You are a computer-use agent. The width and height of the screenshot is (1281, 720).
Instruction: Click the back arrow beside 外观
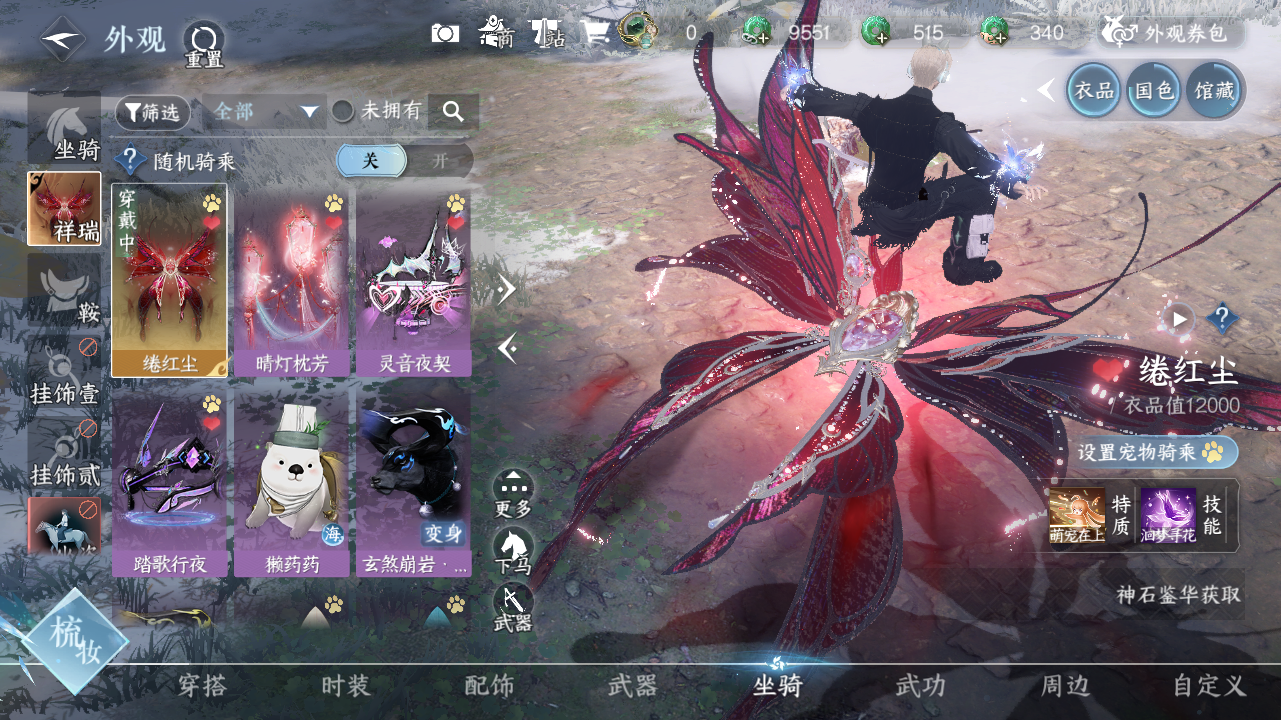62,38
